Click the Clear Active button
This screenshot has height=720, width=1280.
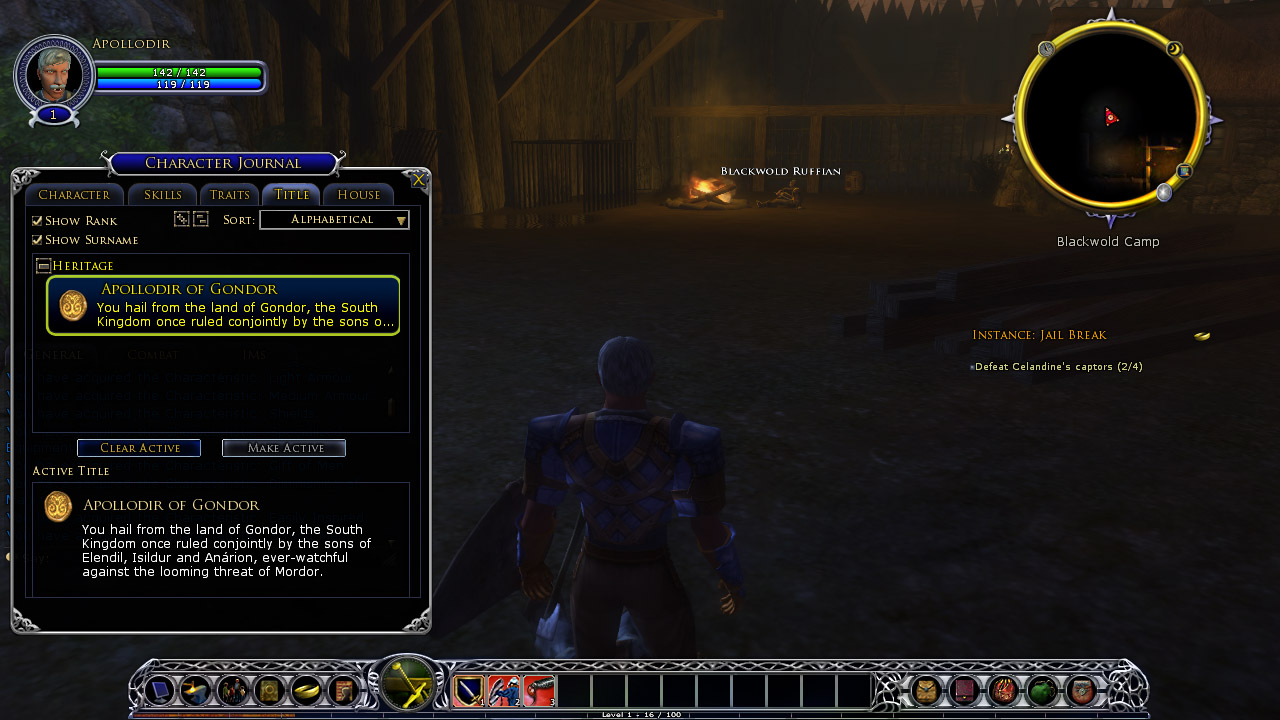click(139, 448)
